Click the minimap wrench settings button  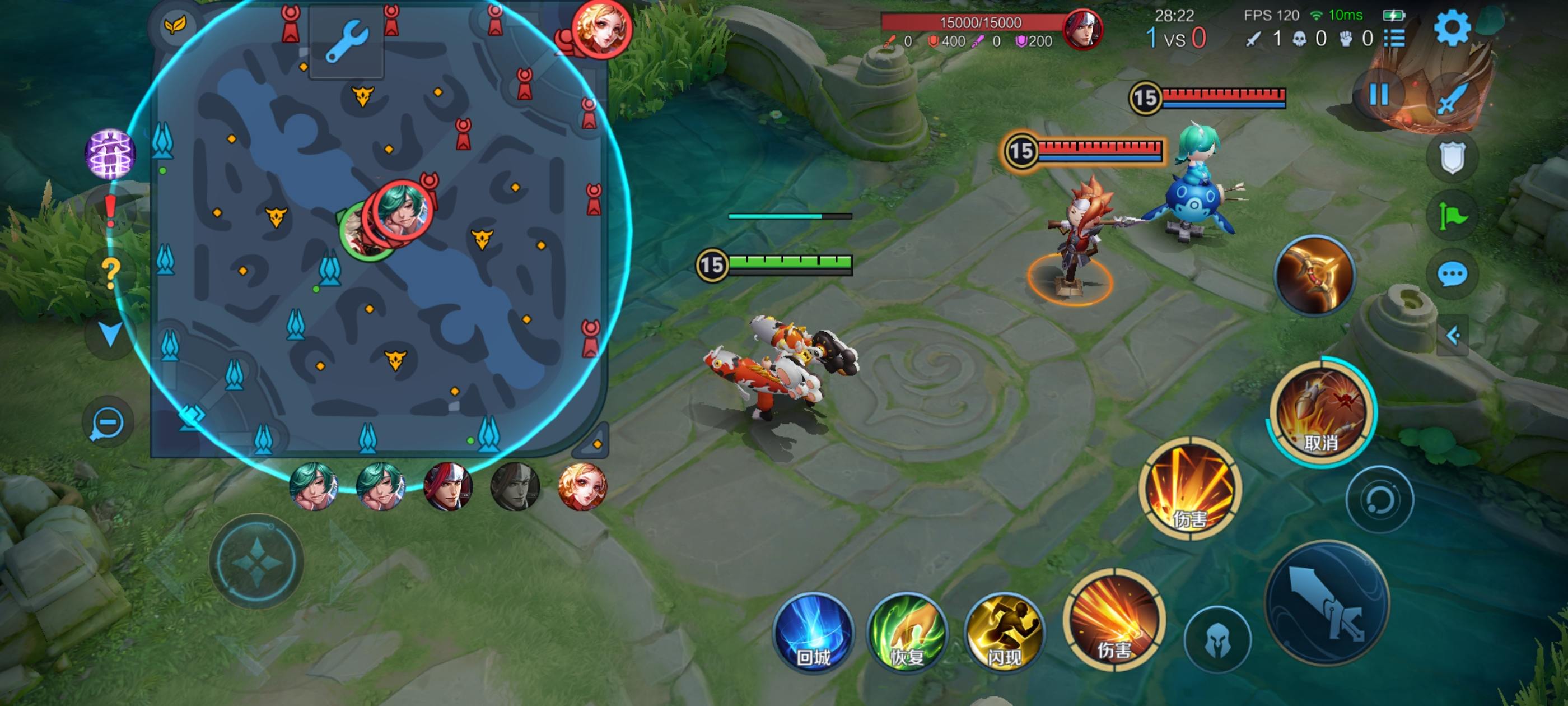(x=346, y=41)
